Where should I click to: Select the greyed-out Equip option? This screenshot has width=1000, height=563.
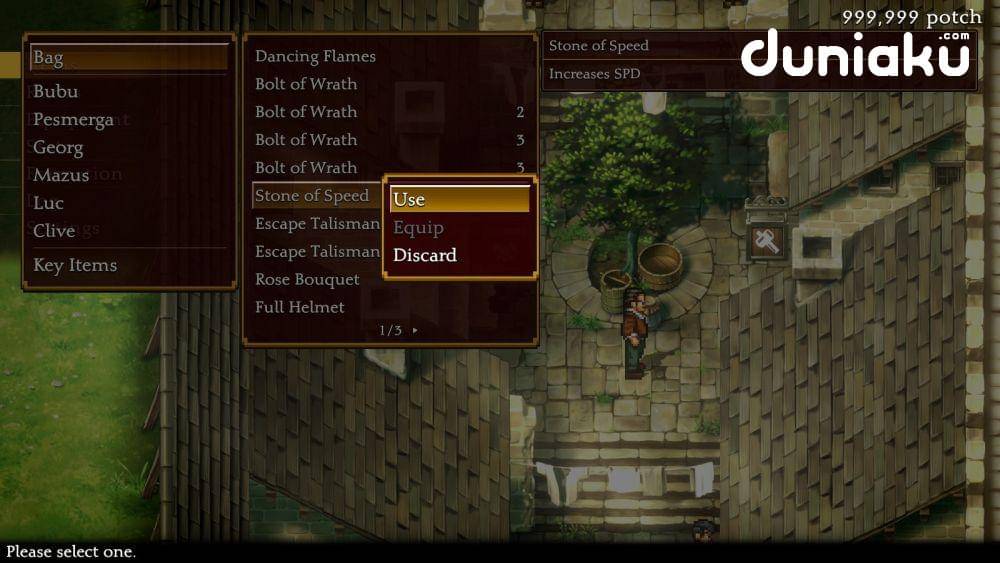pyautogui.click(x=418, y=227)
